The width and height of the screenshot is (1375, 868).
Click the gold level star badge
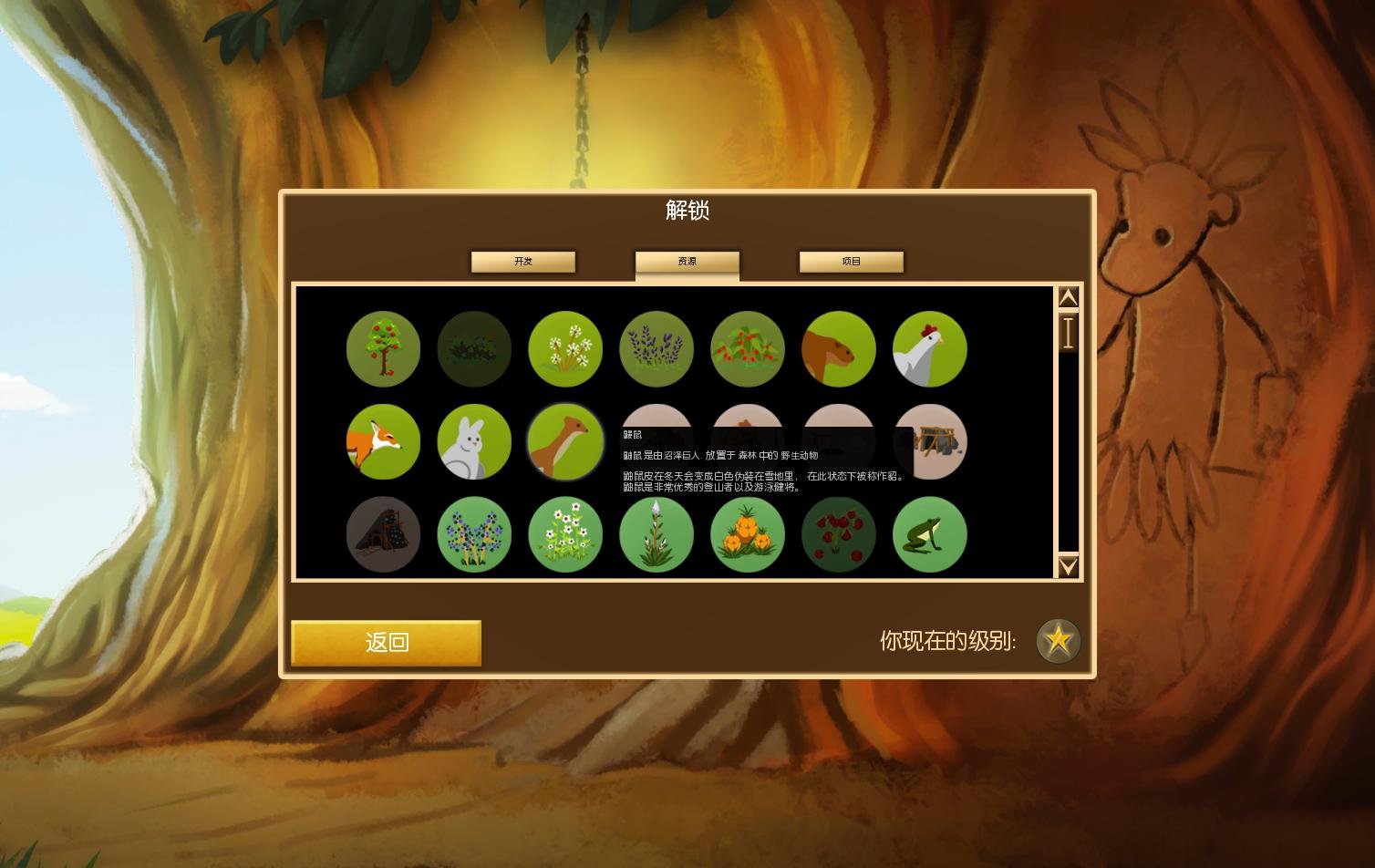click(x=1058, y=641)
